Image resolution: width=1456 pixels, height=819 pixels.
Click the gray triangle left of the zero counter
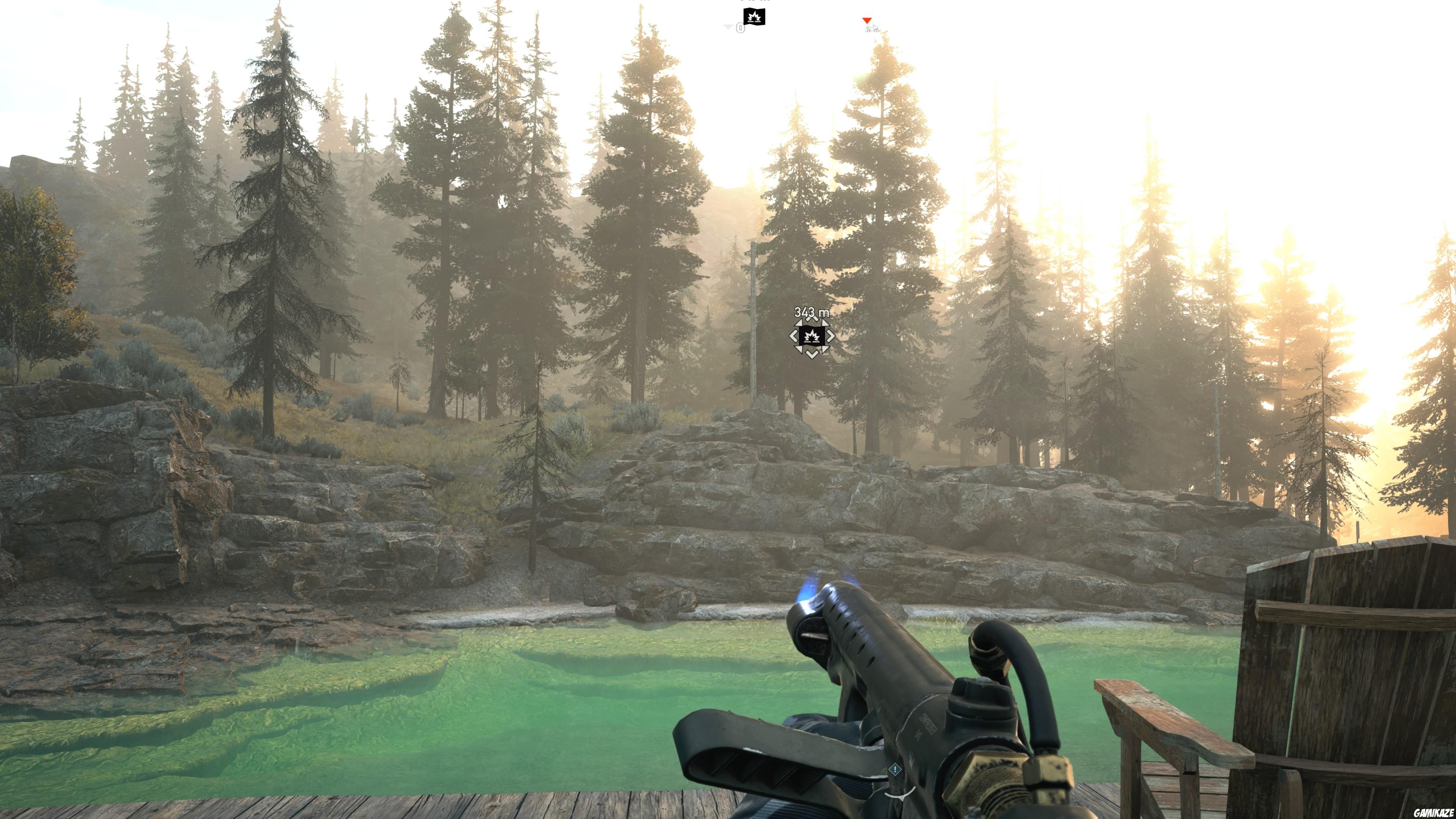tap(728, 27)
